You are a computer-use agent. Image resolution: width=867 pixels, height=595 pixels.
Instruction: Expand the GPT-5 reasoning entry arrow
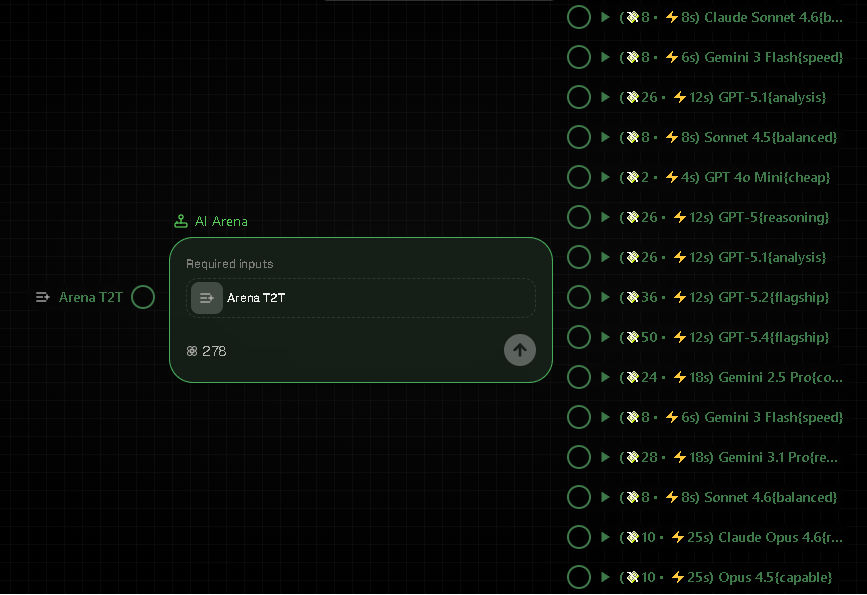pyautogui.click(x=605, y=217)
